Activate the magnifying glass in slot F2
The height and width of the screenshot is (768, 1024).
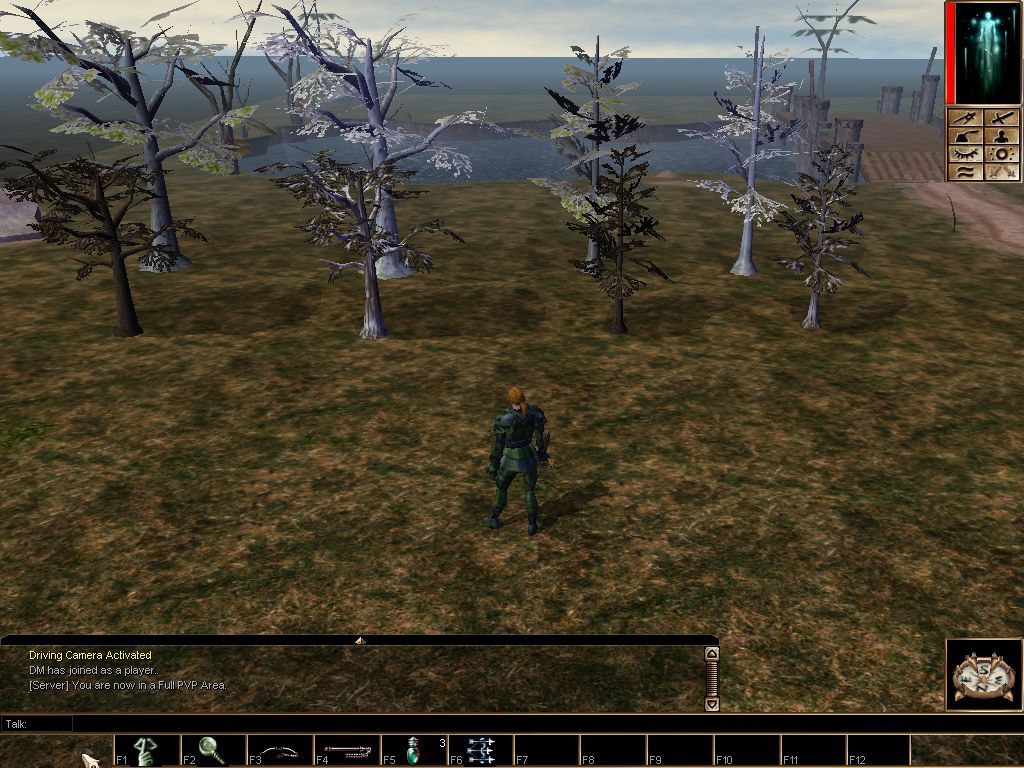tap(212, 750)
